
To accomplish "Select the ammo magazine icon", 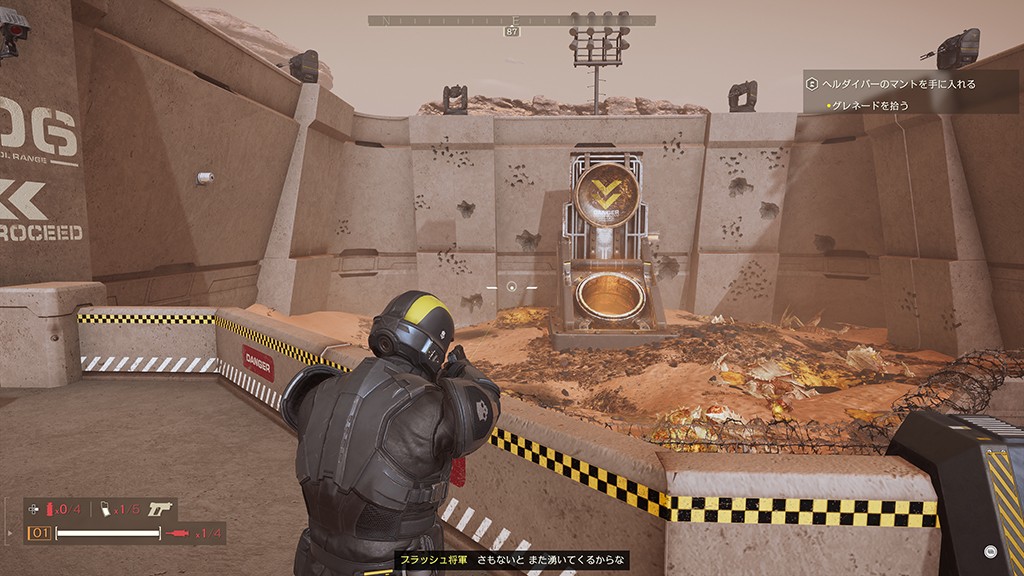I will coord(106,509).
